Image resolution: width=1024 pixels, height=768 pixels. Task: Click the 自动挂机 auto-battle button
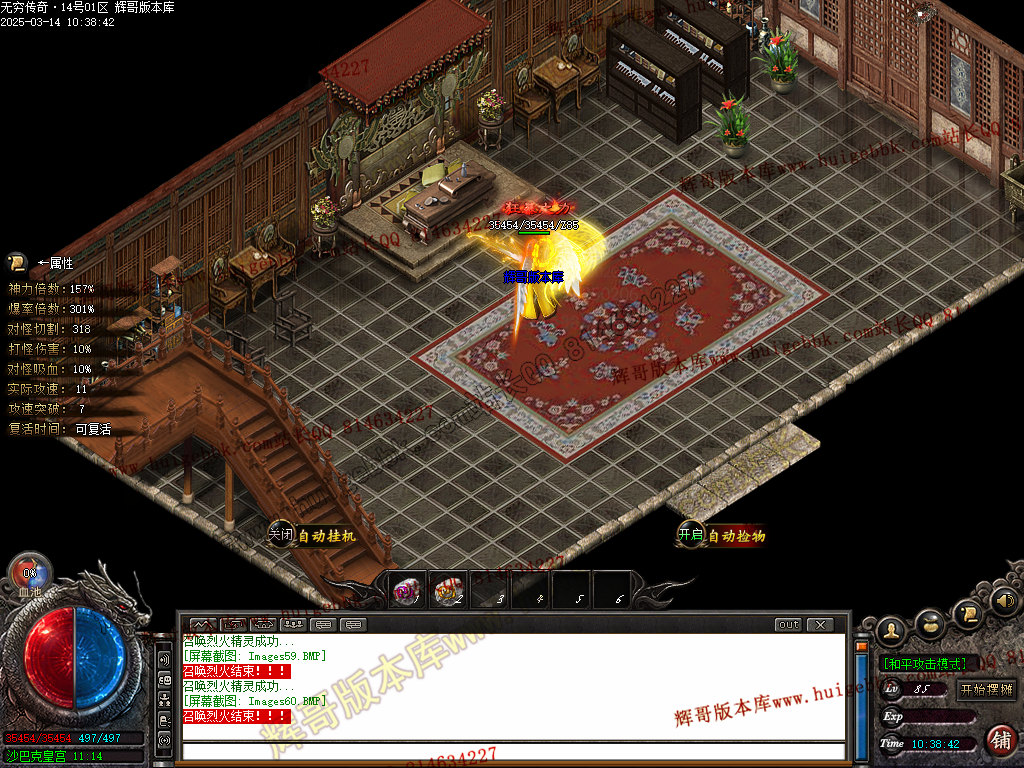click(x=312, y=536)
